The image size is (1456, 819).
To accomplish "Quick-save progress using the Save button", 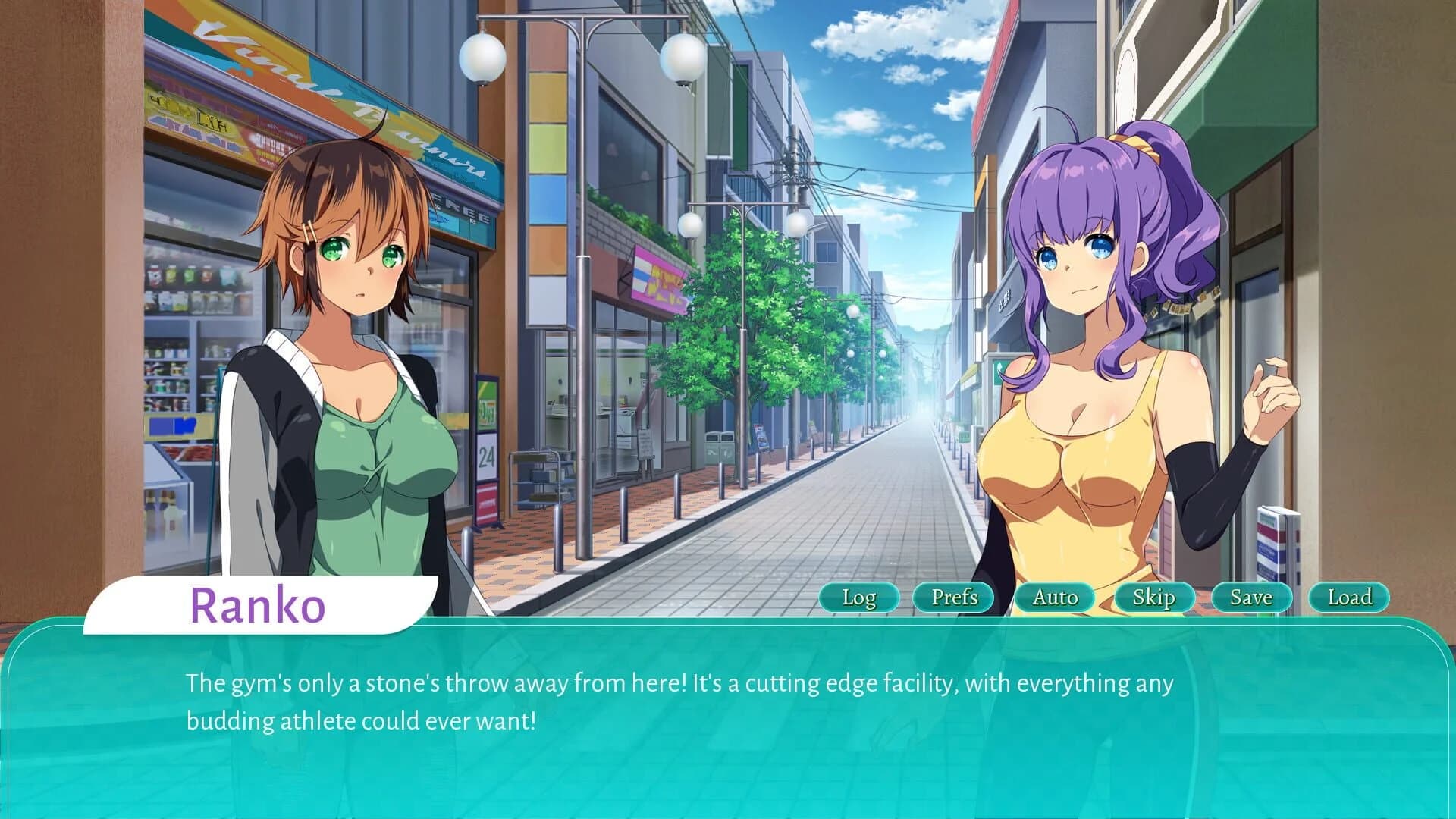I will coord(1250,598).
